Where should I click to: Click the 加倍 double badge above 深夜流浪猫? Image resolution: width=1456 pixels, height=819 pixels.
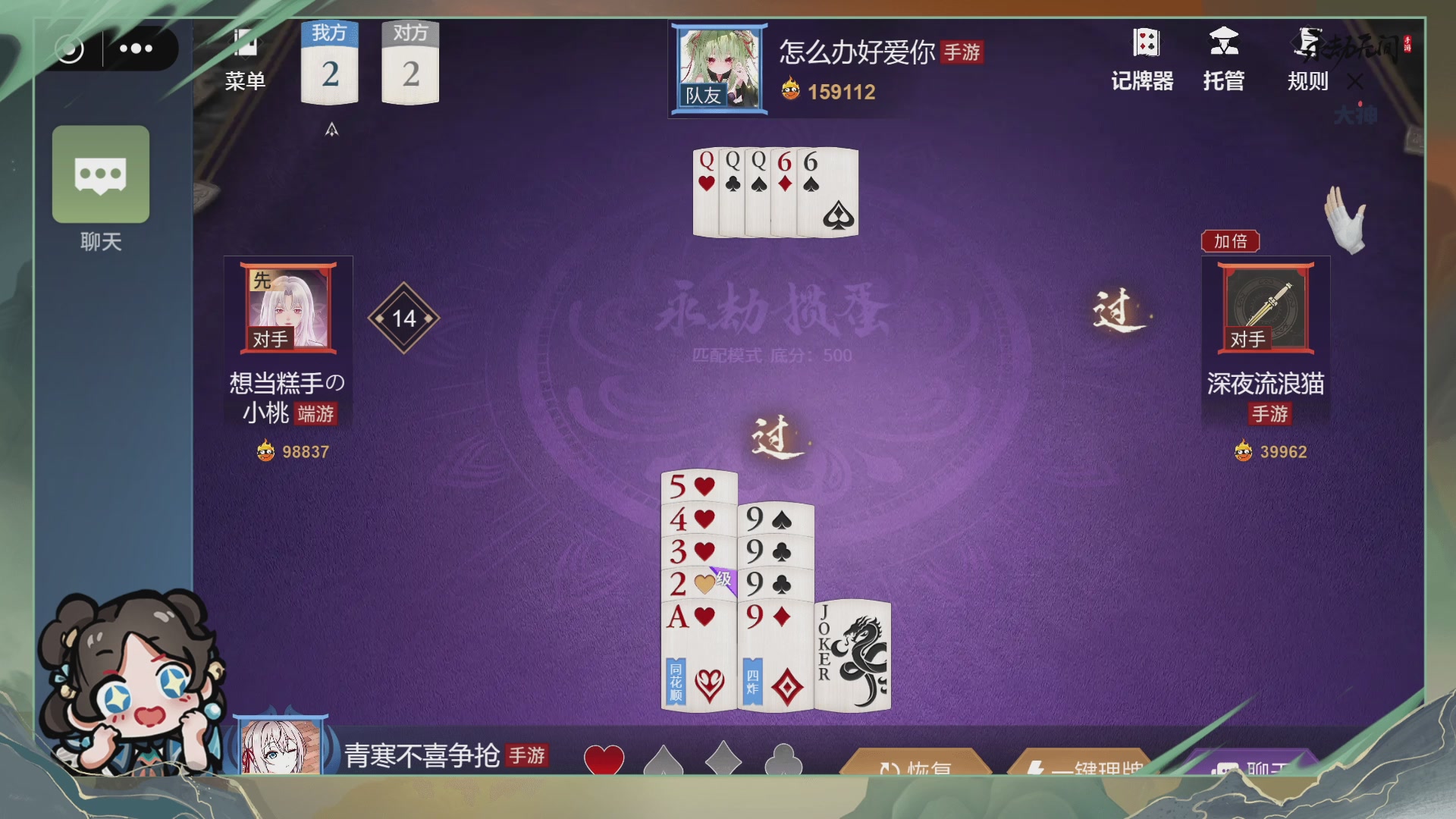coord(1232,241)
